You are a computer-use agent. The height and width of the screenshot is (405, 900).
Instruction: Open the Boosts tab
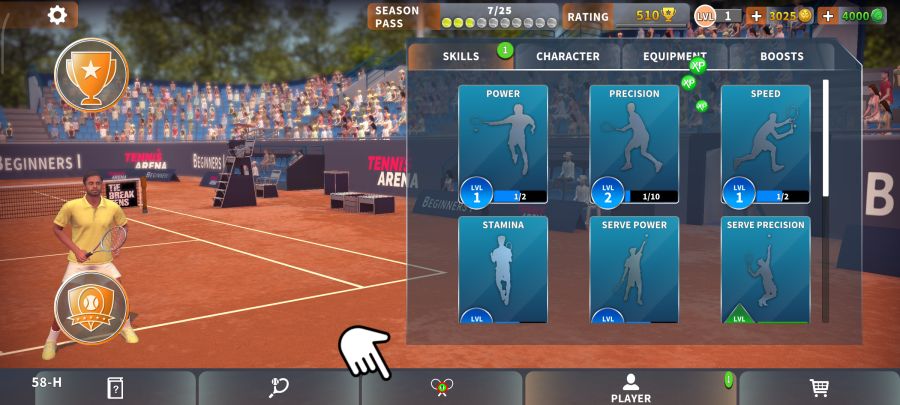[x=781, y=57]
